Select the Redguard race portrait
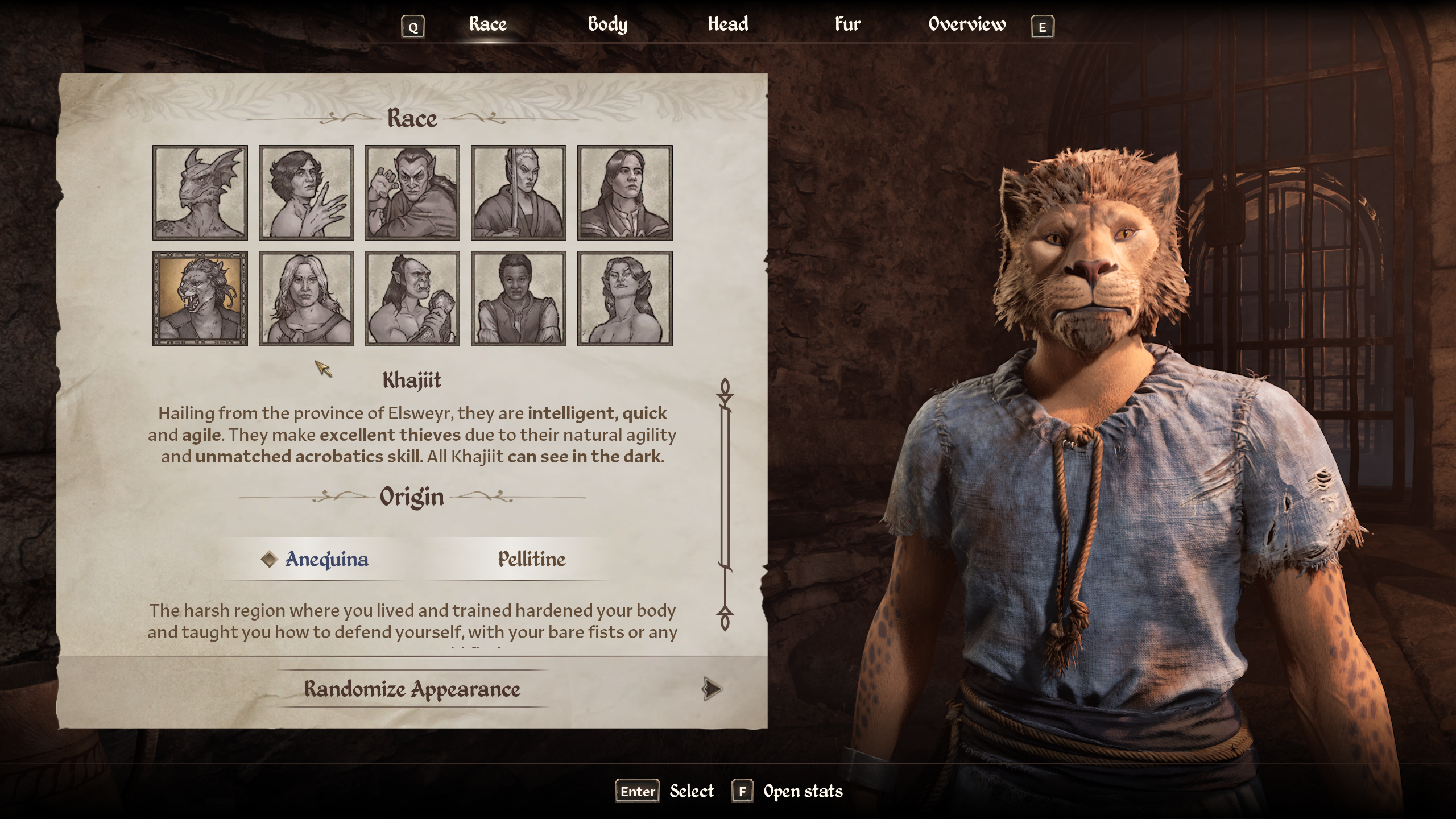Viewport: 1456px width, 819px height. (x=519, y=299)
